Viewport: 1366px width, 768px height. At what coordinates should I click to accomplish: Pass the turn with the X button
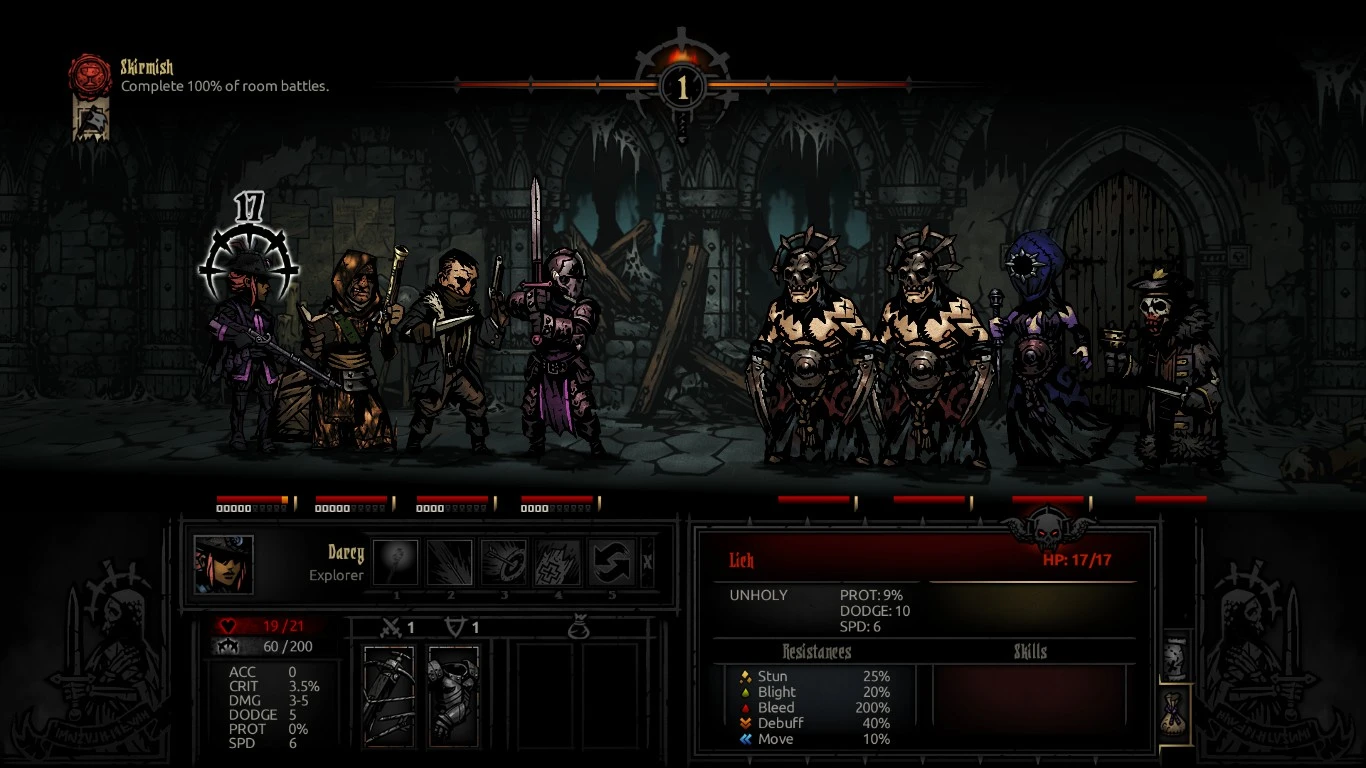[x=647, y=563]
